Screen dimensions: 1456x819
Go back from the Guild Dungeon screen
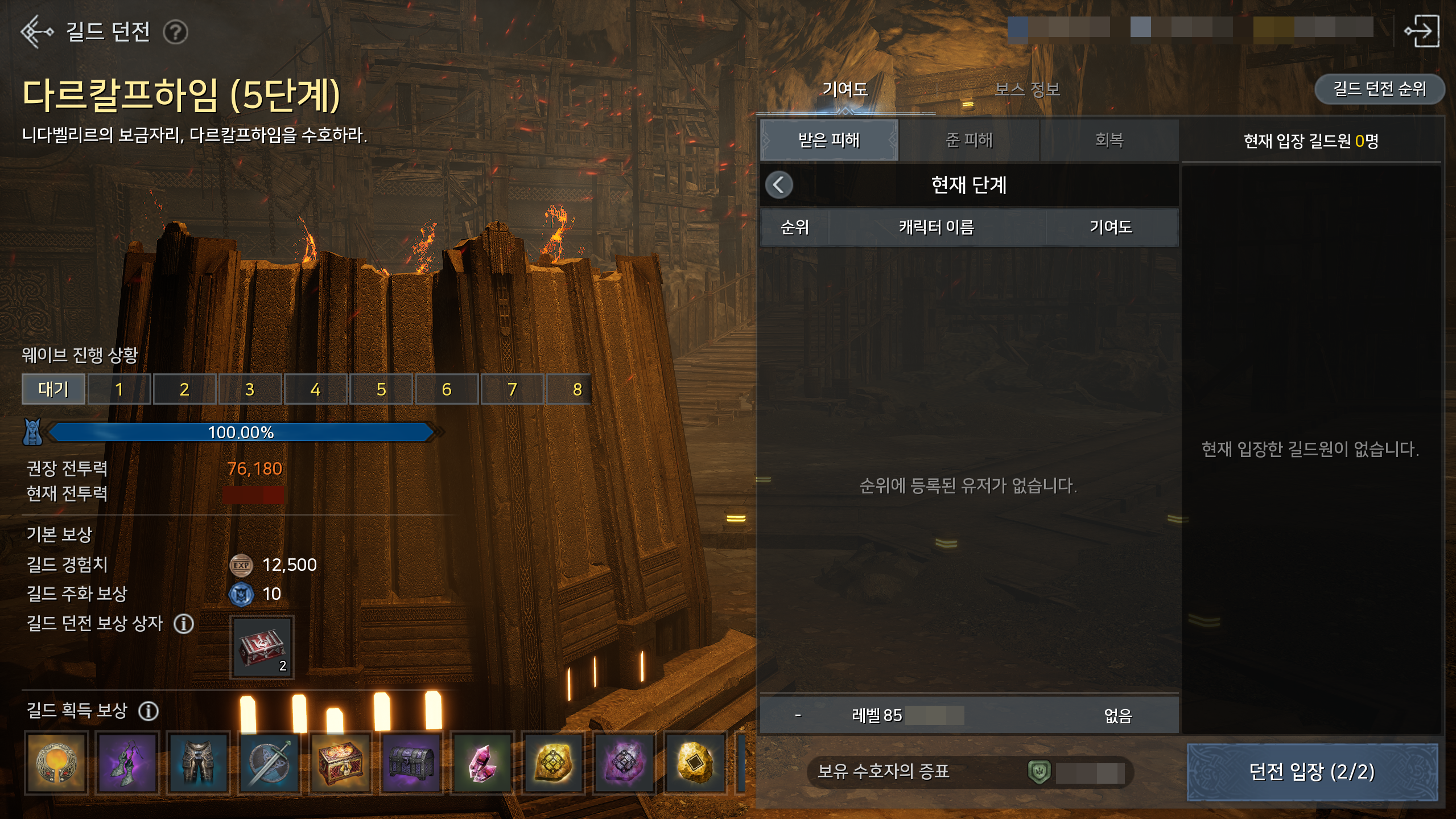point(35,32)
